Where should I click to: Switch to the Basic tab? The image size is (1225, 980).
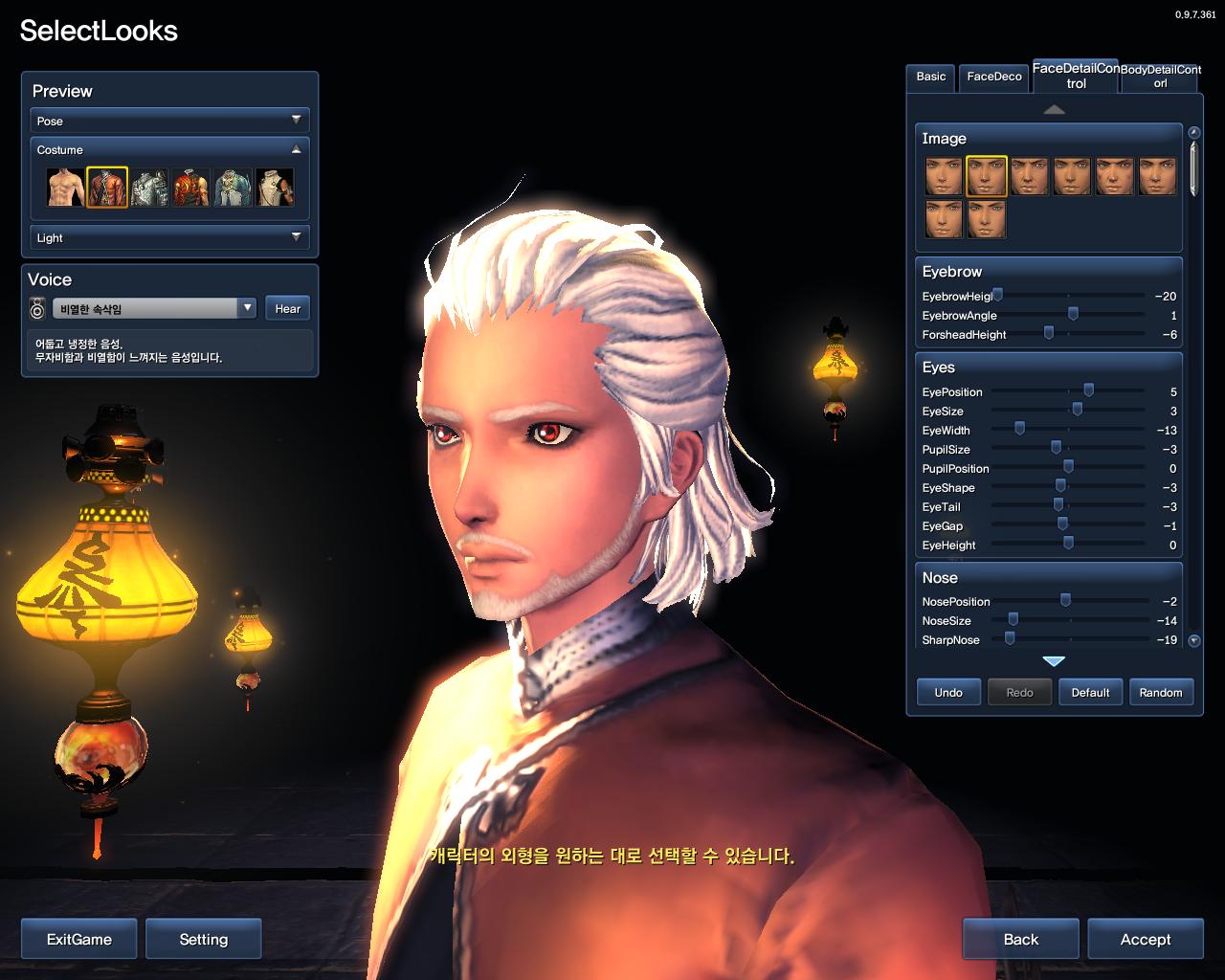(930, 77)
